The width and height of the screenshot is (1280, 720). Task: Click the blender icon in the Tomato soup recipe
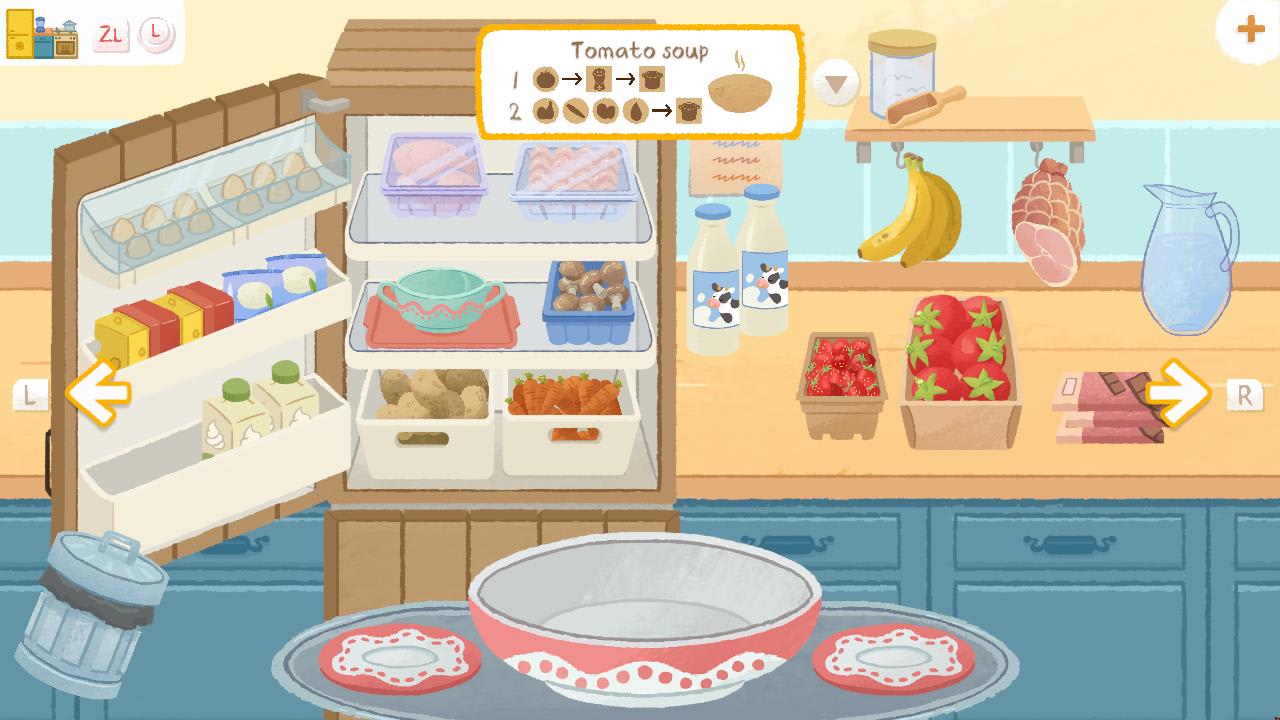598,78
